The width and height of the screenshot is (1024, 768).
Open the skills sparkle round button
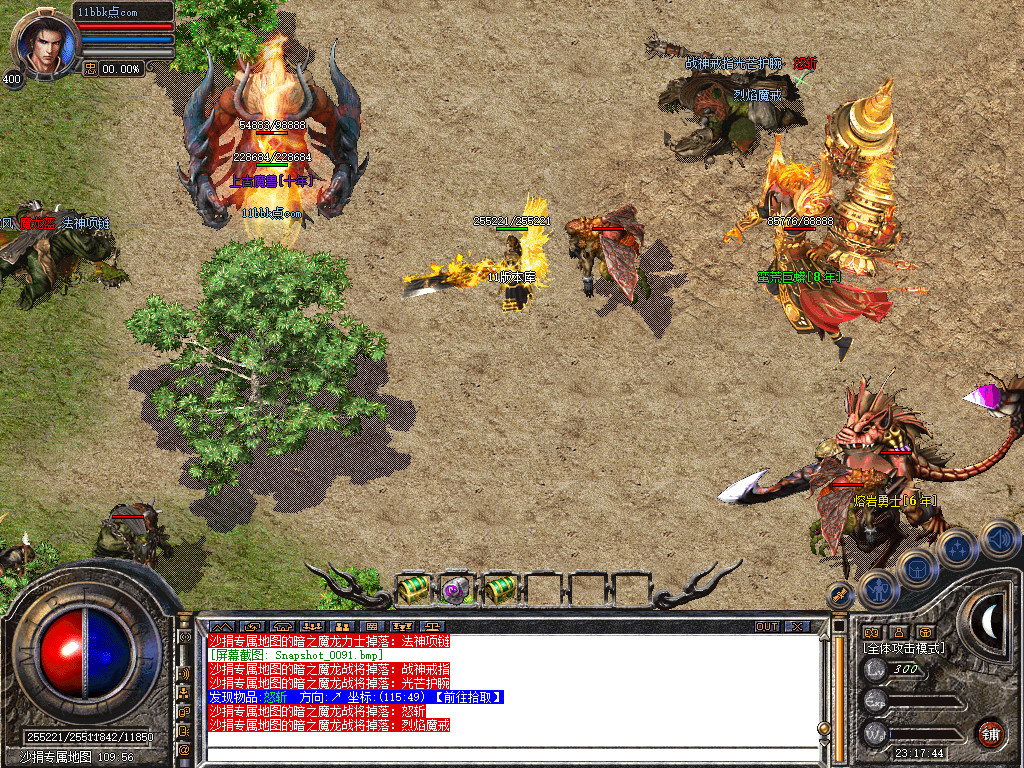(x=957, y=548)
